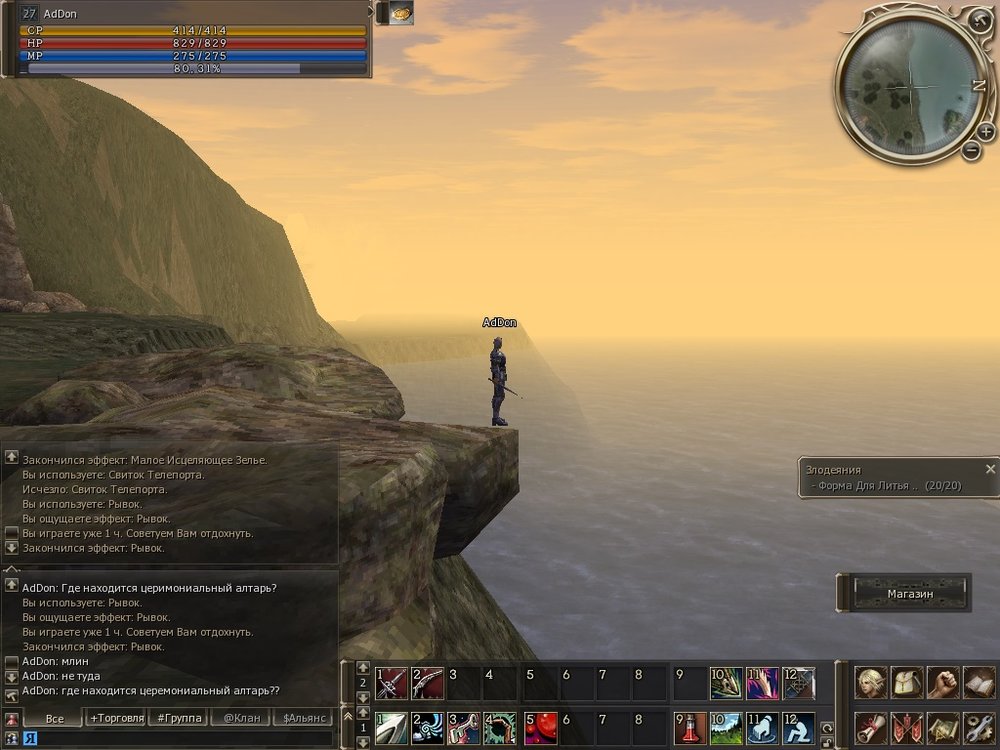
Task: Close the Злодеяния quest tracker
Action: tap(990, 468)
